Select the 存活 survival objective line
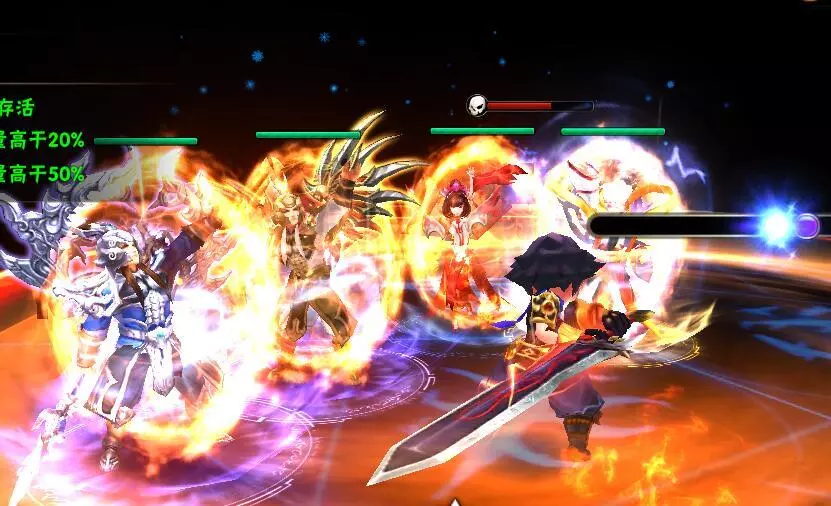The width and height of the screenshot is (831, 506). [x=17, y=108]
